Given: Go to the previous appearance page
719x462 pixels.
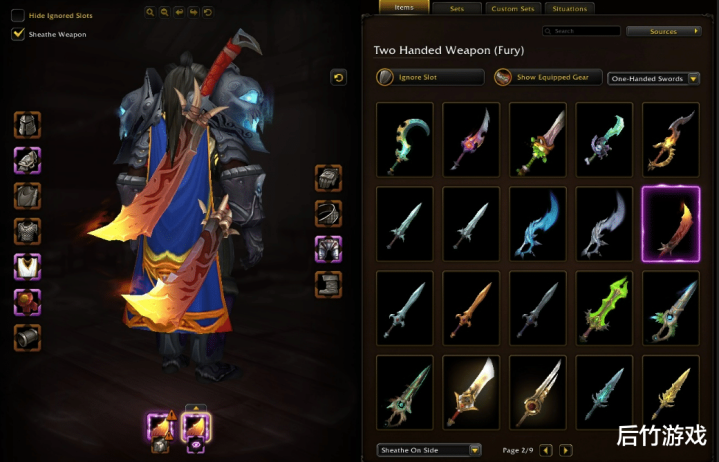Looking at the screenshot, I should point(546,450).
